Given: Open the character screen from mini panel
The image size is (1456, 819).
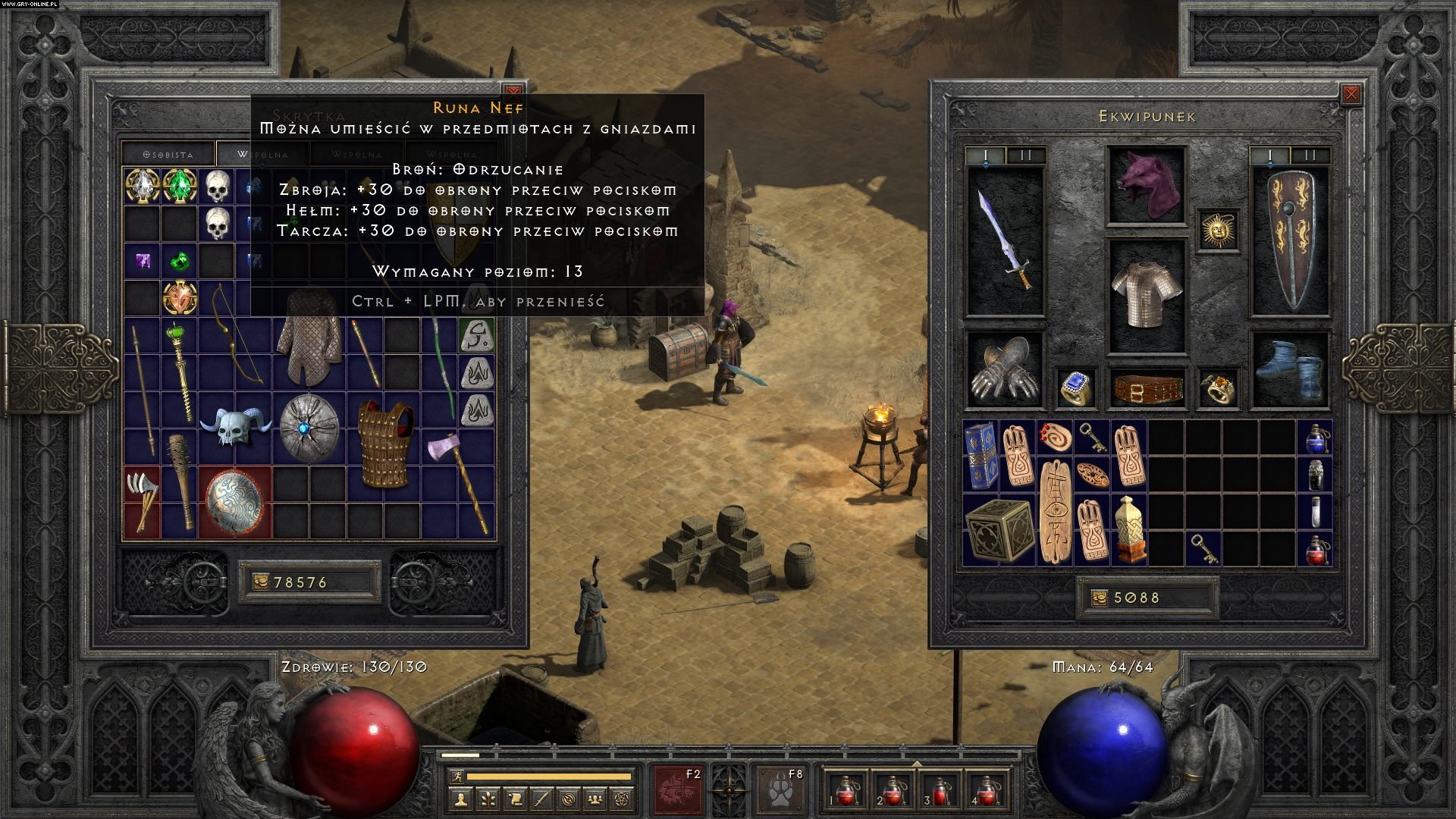Looking at the screenshot, I should [460, 799].
